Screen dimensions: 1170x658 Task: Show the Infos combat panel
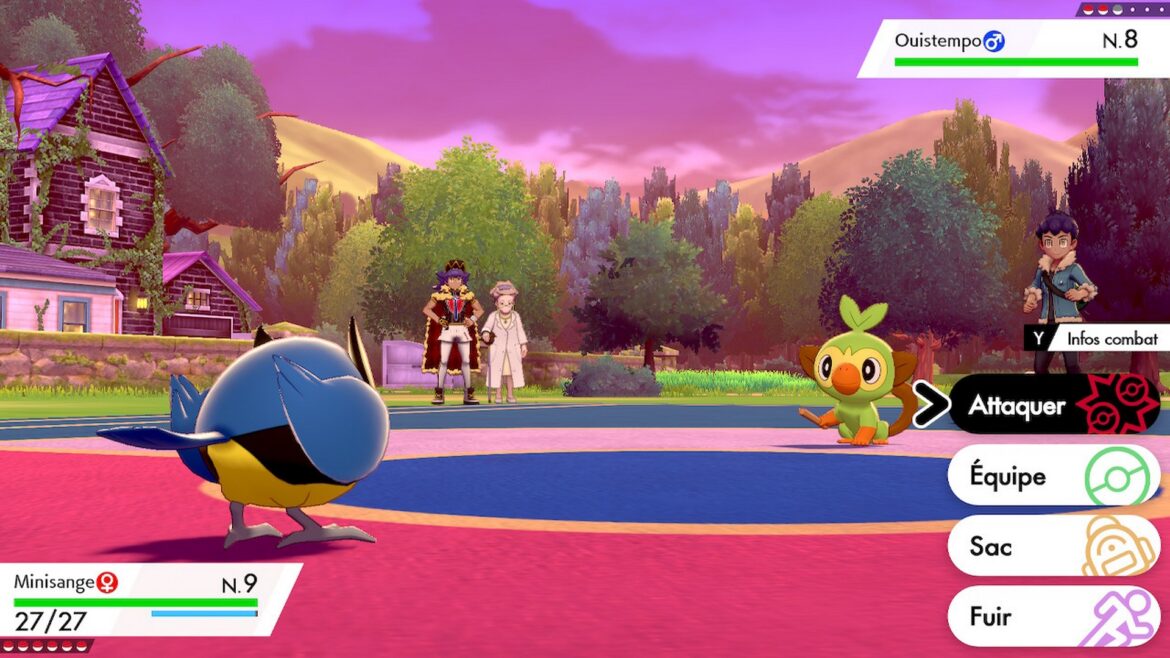[1096, 338]
